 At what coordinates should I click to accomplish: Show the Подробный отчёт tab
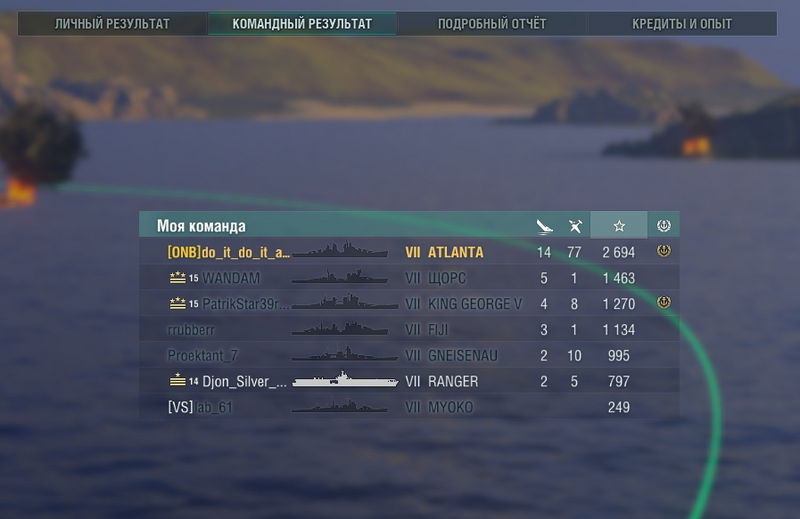(492, 23)
